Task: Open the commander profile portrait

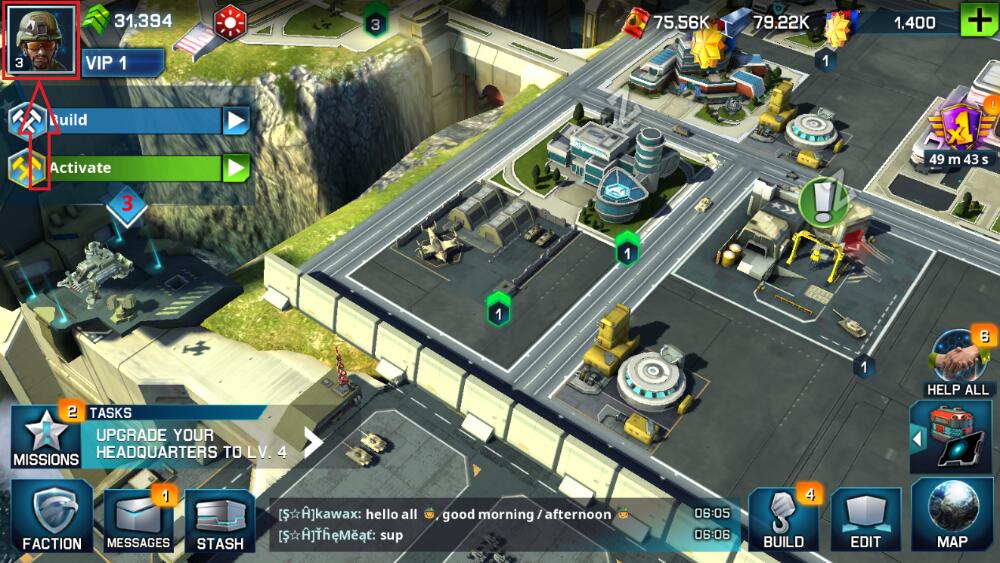Action: pos(41,40)
